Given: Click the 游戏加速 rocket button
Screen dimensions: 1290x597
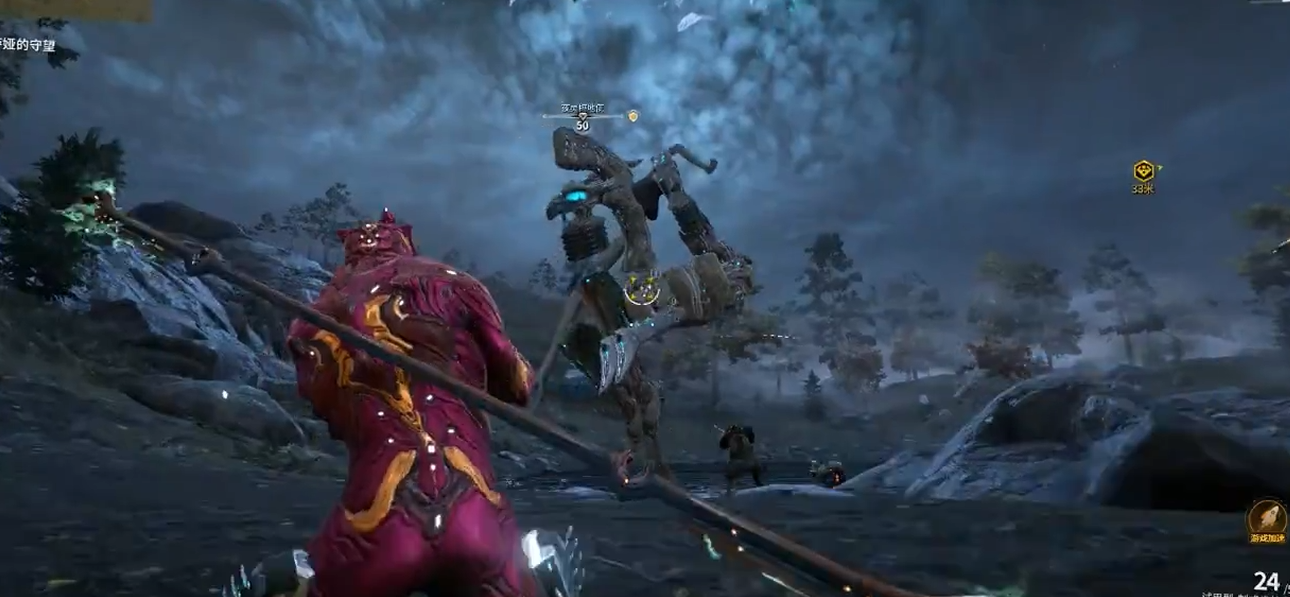Looking at the screenshot, I should point(1266,518).
